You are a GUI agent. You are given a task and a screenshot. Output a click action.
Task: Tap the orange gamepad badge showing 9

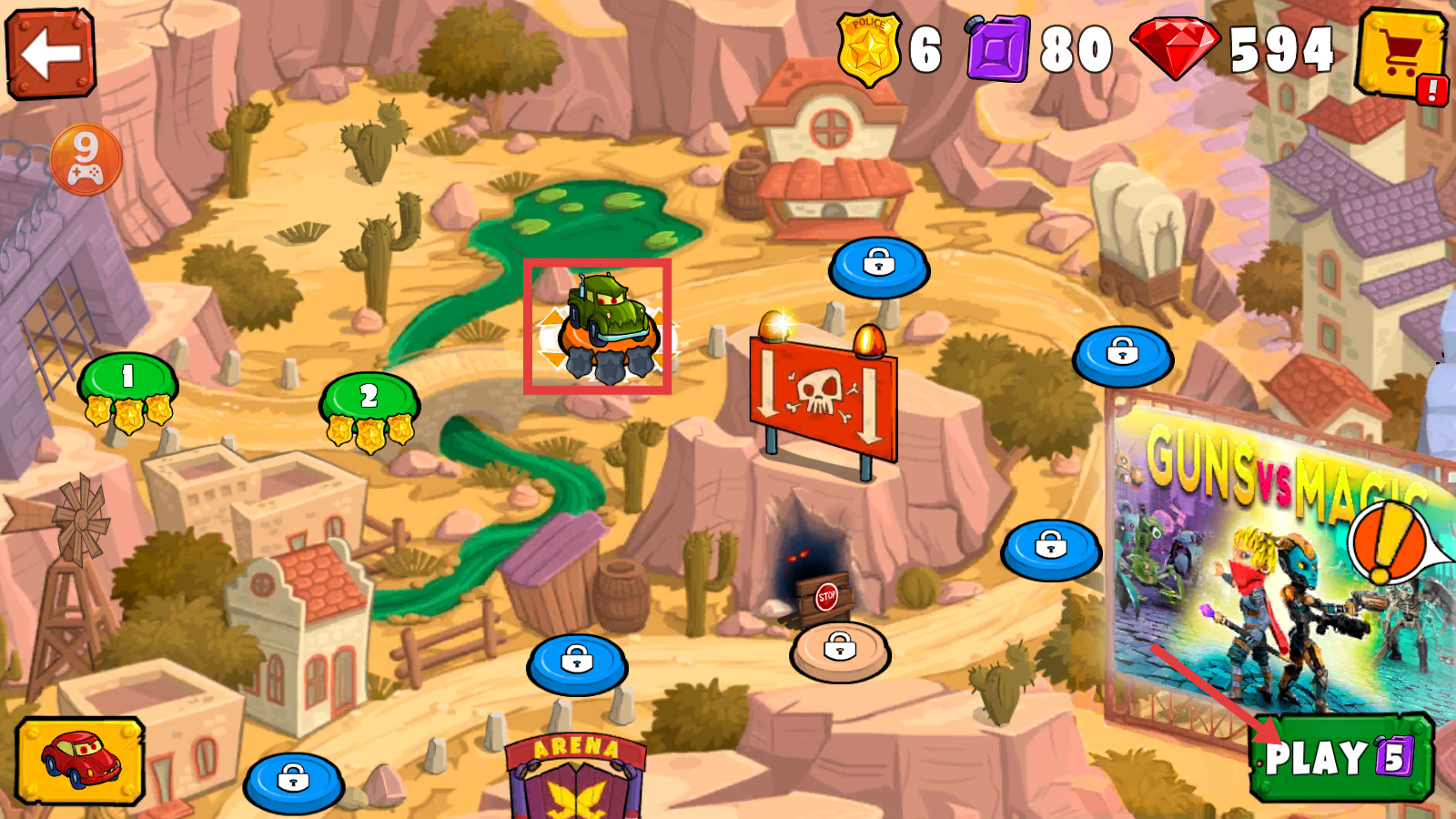coord(86,160)
